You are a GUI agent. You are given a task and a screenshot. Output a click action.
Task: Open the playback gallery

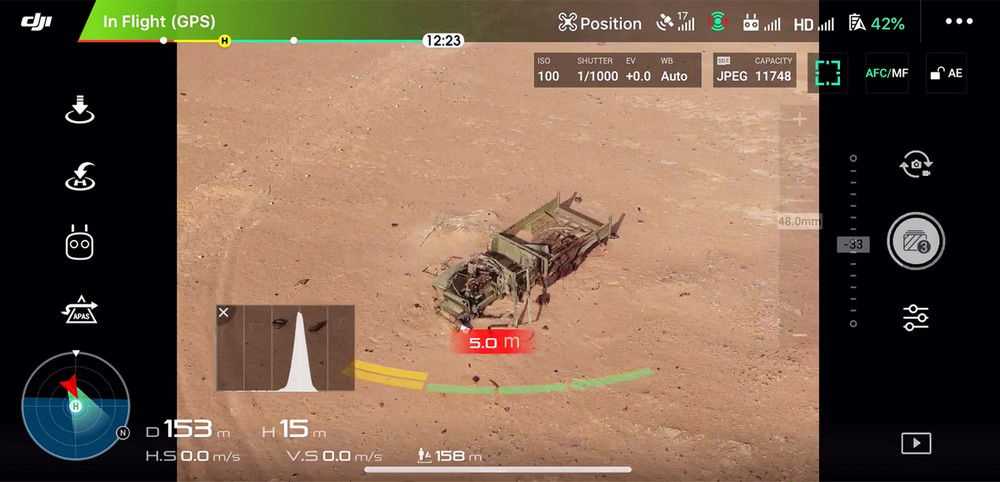916,443
